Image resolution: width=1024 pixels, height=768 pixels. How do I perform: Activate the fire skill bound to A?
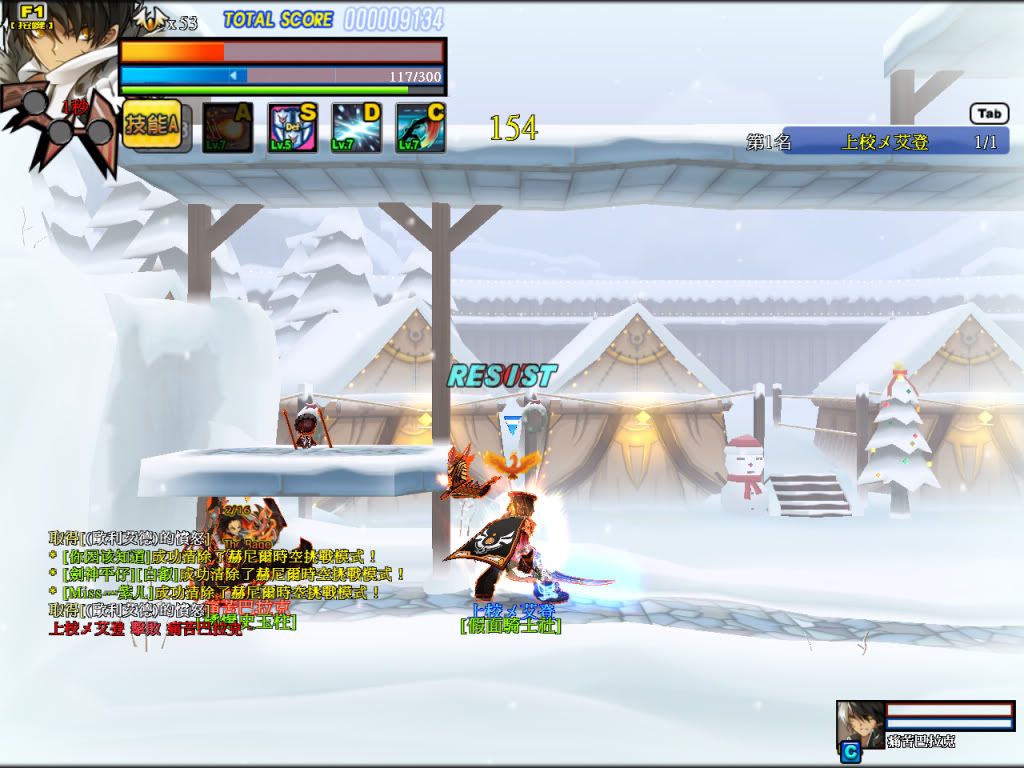pos(228,127)
